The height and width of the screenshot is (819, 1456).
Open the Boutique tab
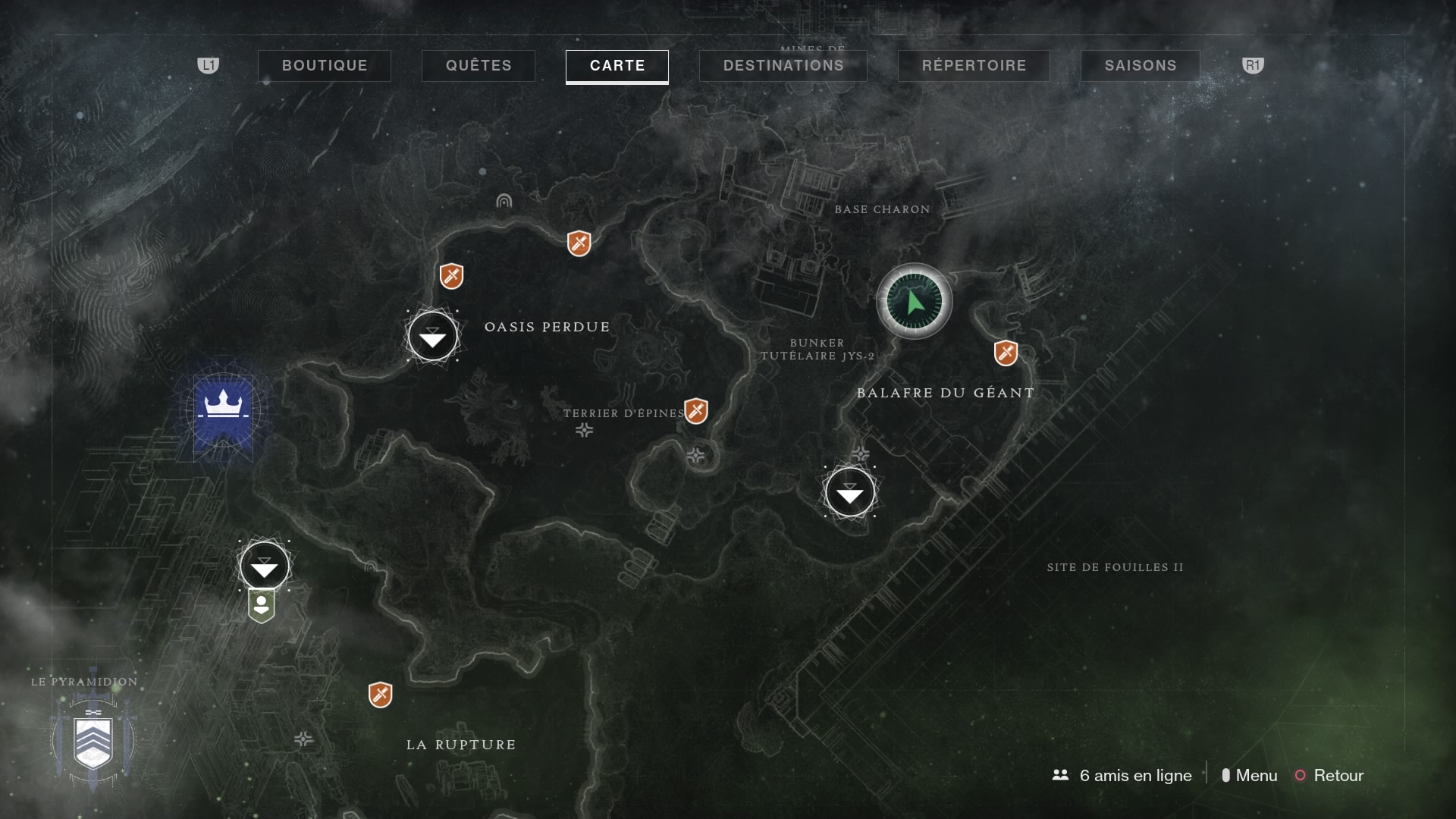(325, 65)
